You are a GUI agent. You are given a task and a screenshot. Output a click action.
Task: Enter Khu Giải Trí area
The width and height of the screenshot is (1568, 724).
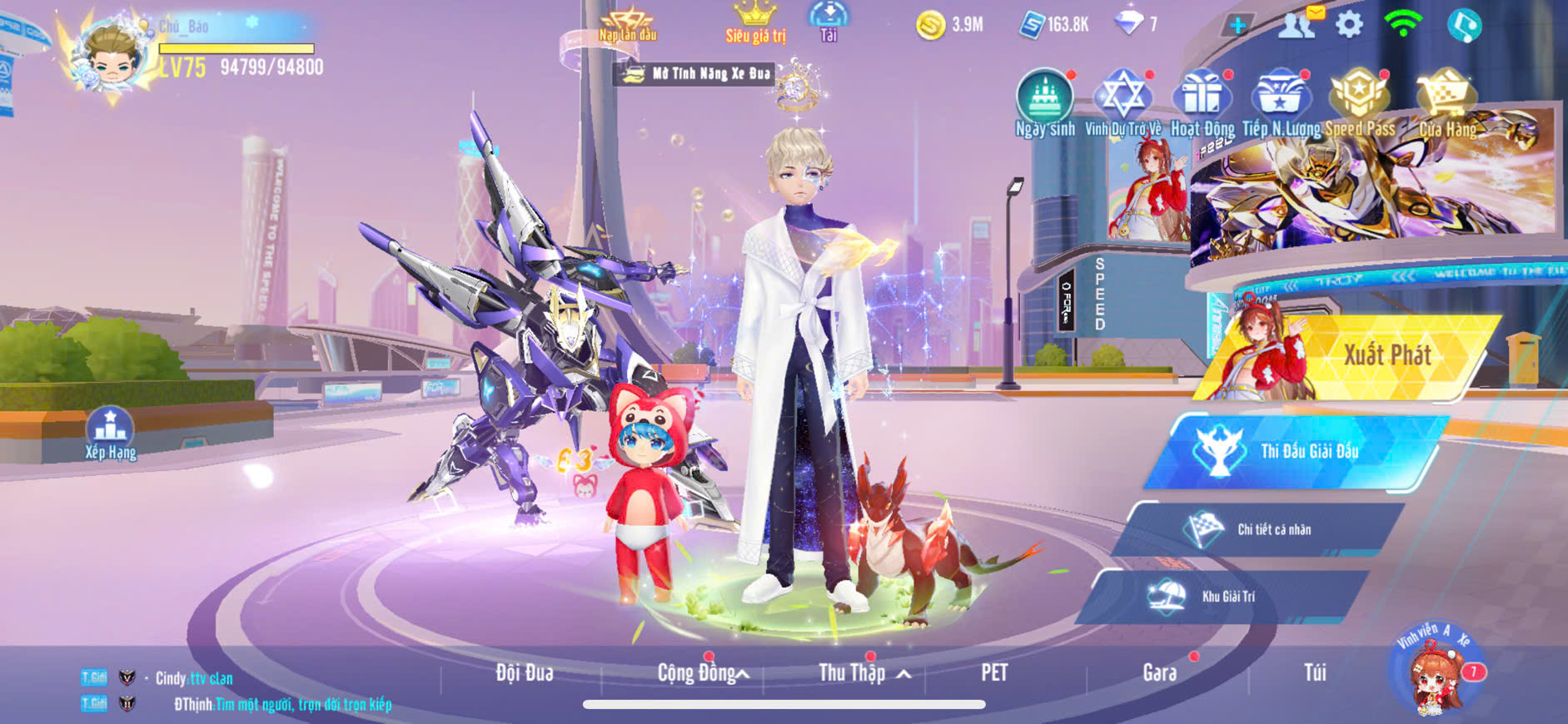(x=1224, y=597)
